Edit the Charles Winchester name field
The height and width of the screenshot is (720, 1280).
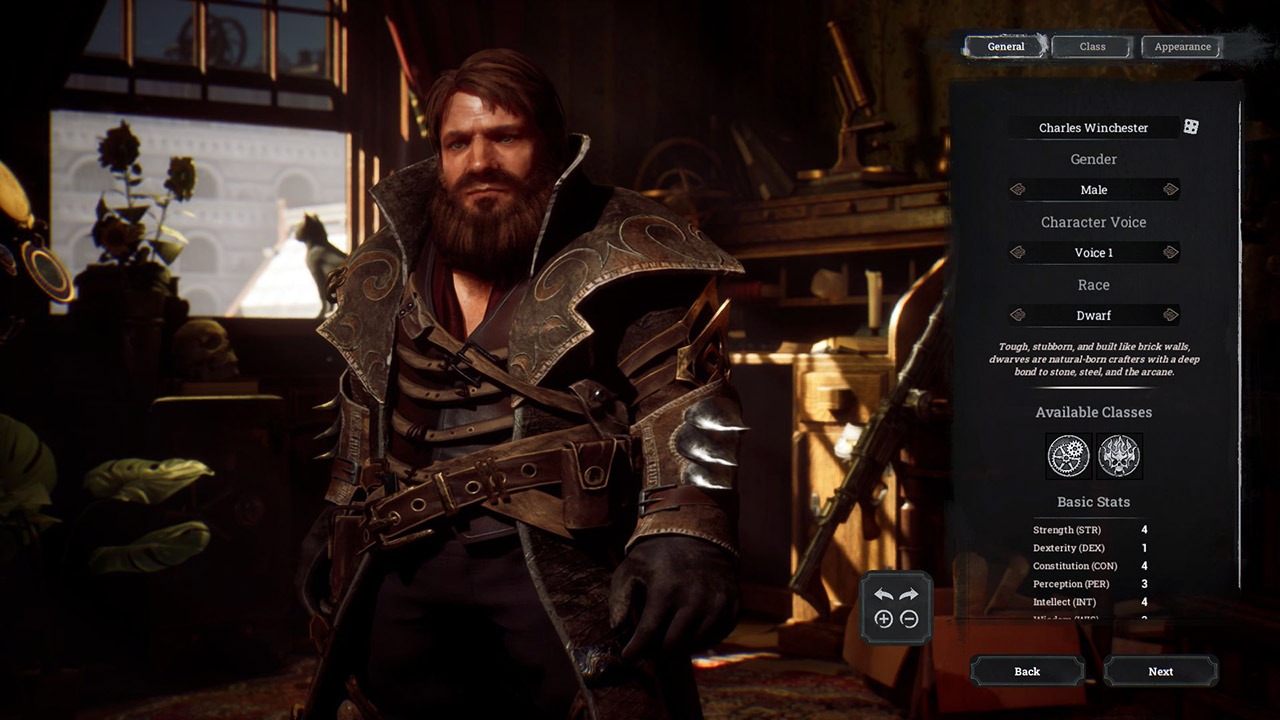pyautogui.click(x=1093, y=128)
